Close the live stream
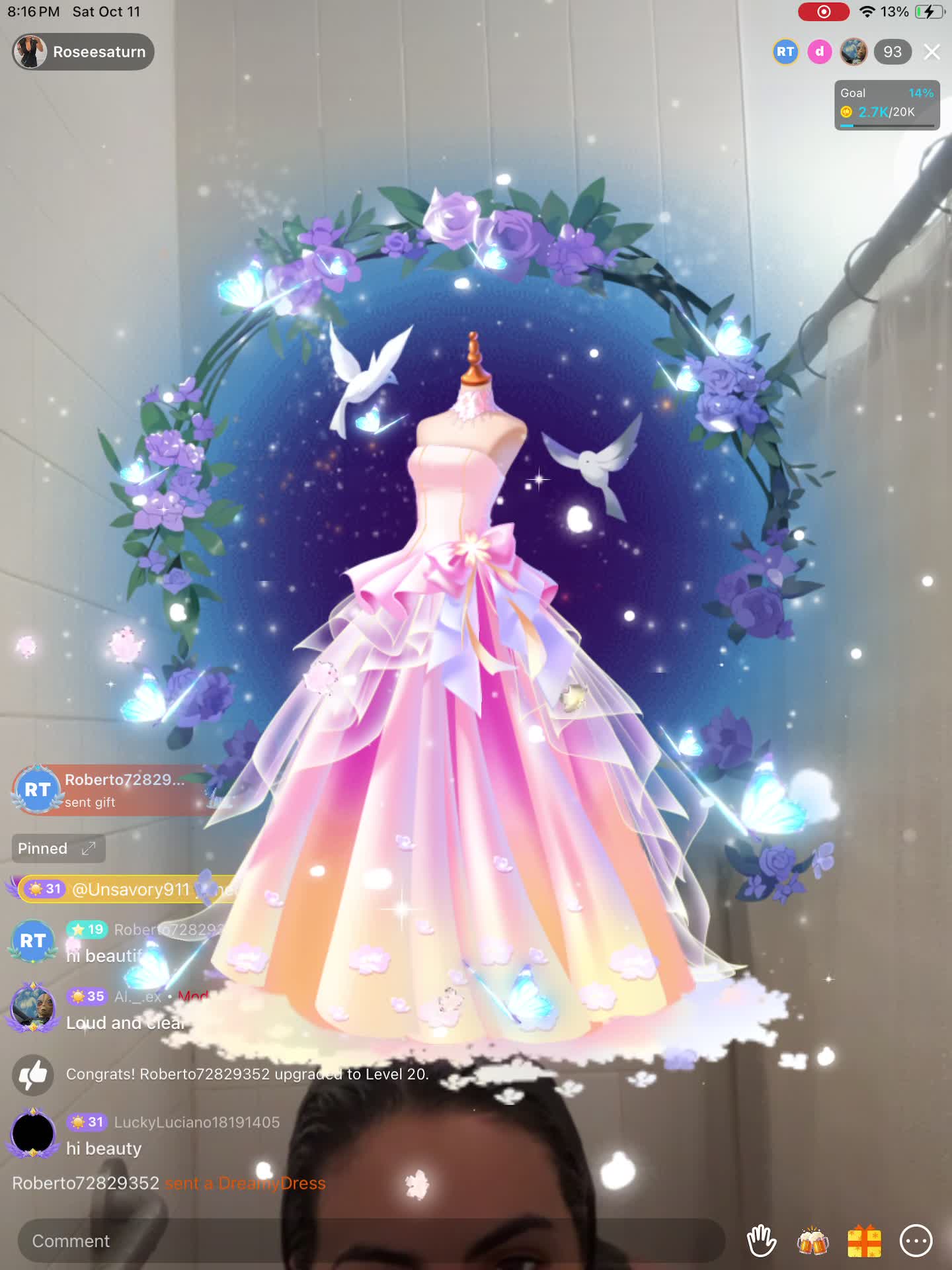This screenshot has height=1270, width=952. (x=932, y=52)
